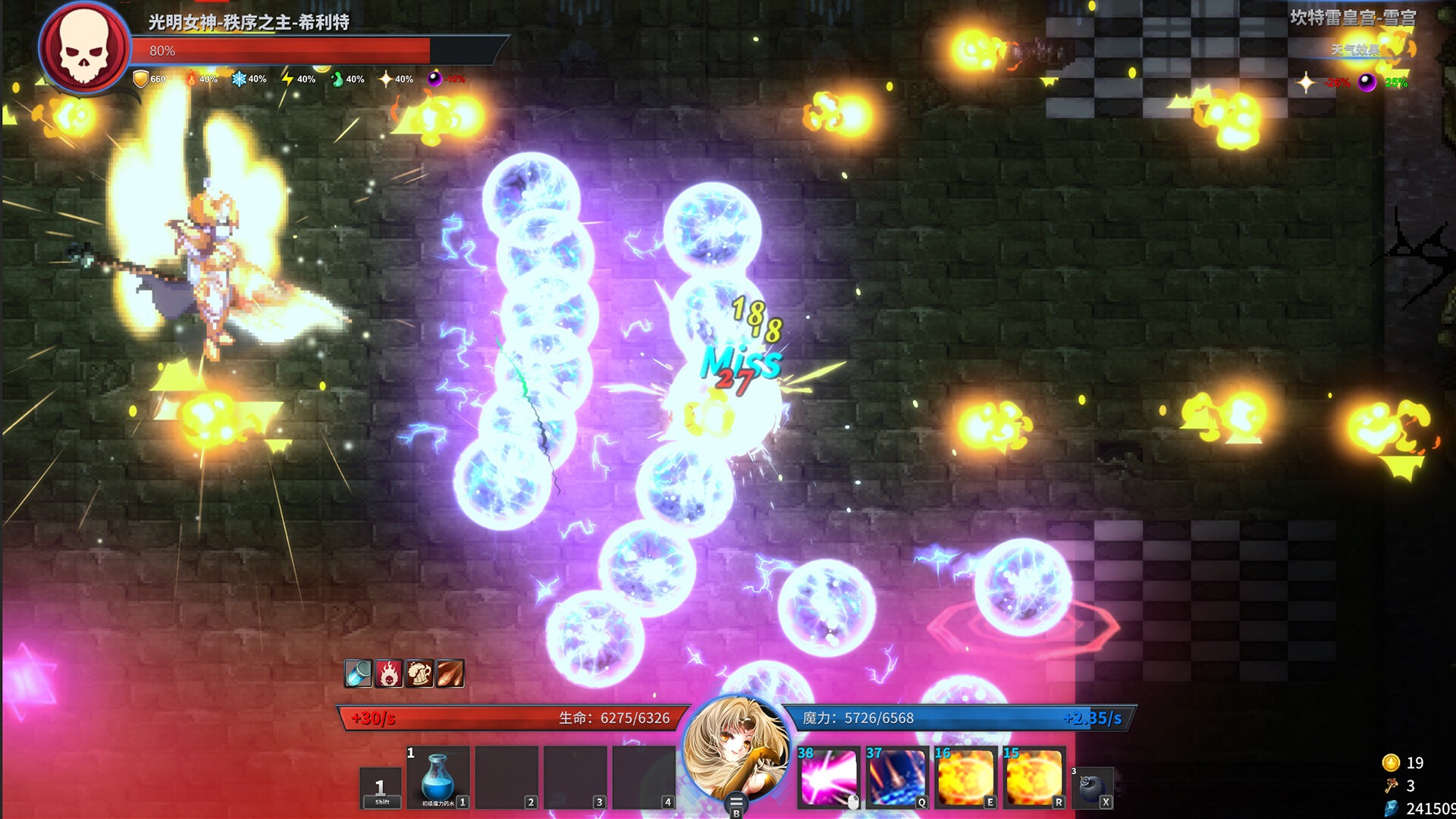Trigger the fire explosion skill bound to R
Image resolution: width=1456 pixels, height=819 pixels.
[1033, 776]
